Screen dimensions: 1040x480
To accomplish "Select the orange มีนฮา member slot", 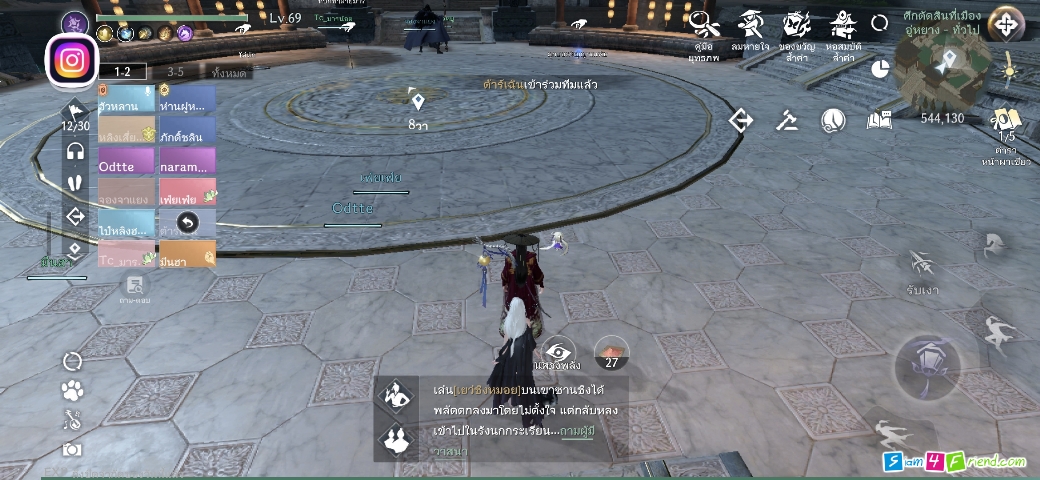I will pyautogui.click(x=186, y=256).
